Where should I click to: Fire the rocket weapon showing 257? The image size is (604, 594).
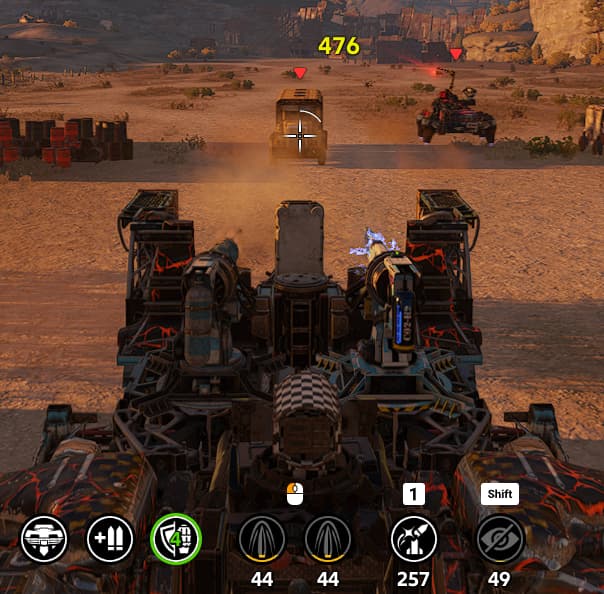[413, 539]
